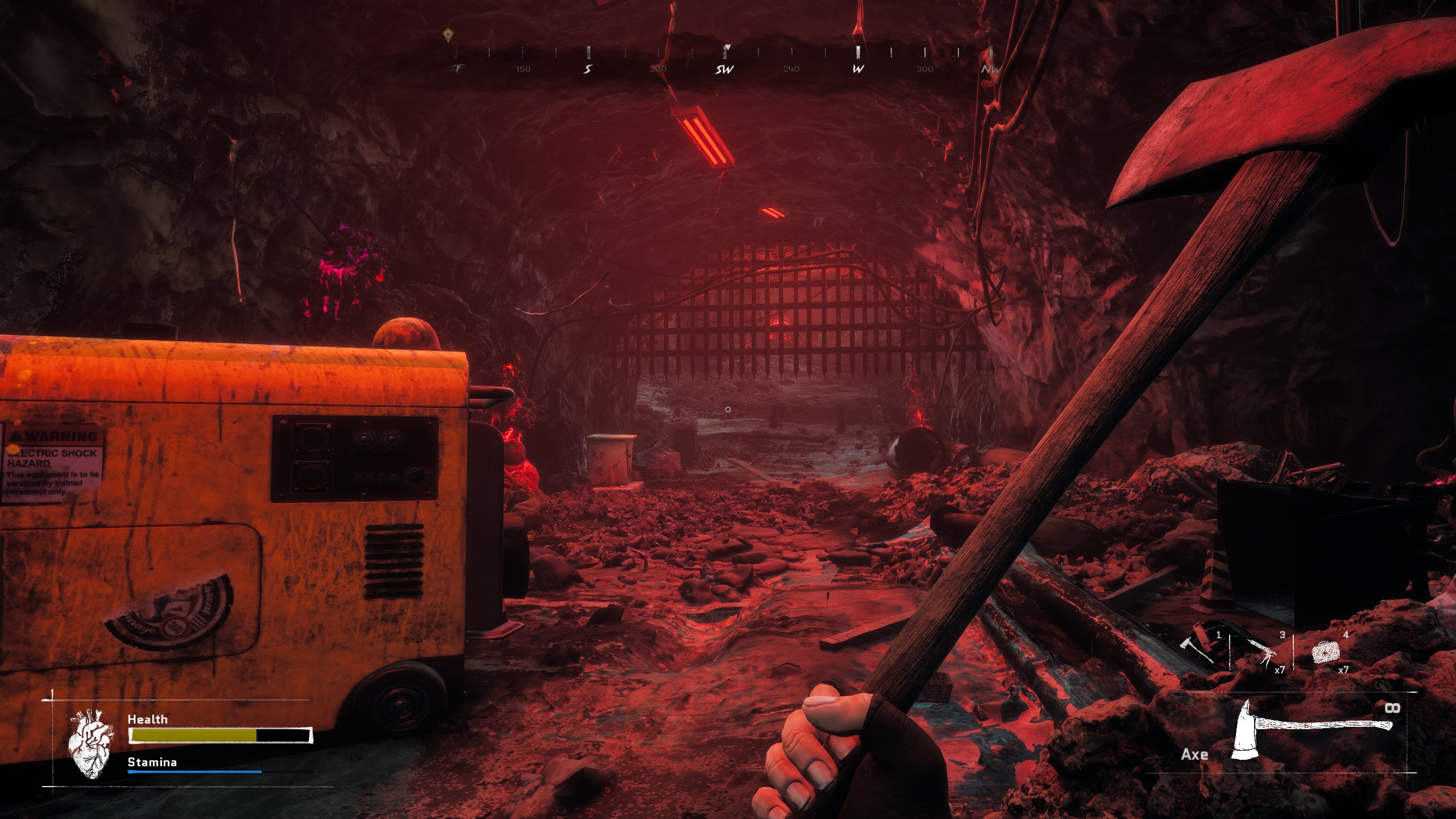1456x819 pixels.
Task: Select the syringe item in slot 3
Action: point(1261,652)
